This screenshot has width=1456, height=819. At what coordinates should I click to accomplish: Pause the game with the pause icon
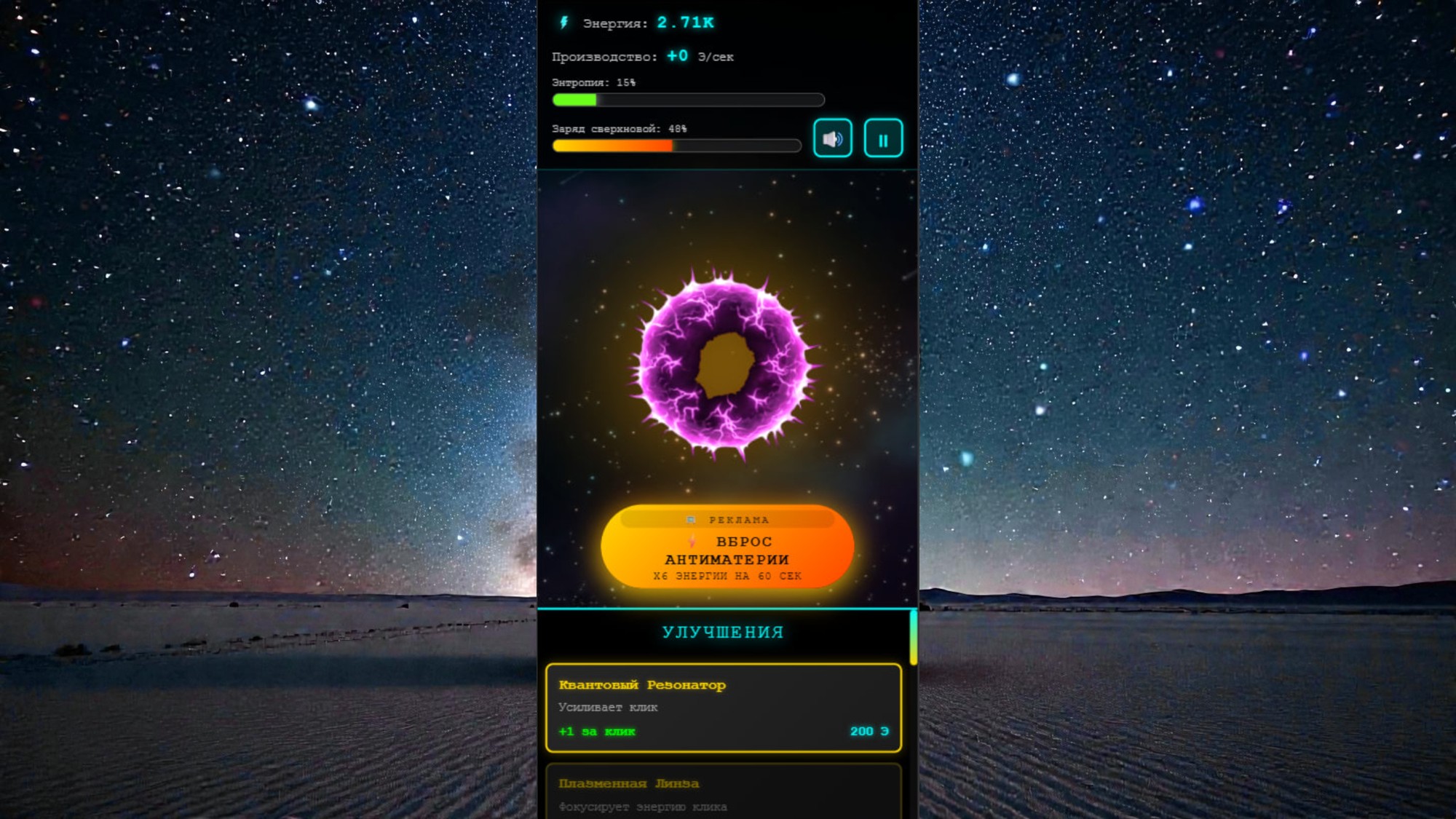(883, 136)
